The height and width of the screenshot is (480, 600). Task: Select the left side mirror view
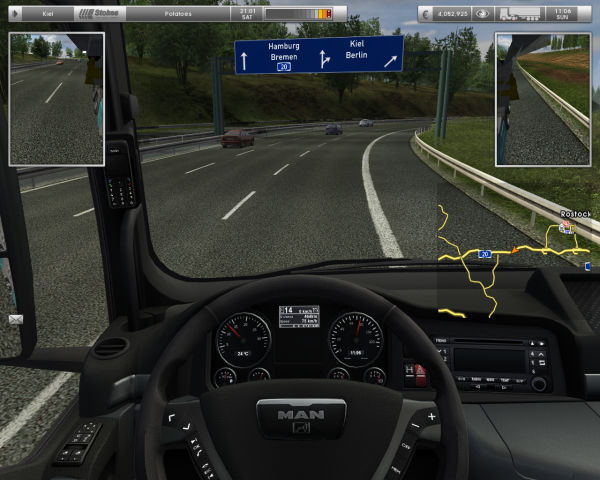(57, 98)
